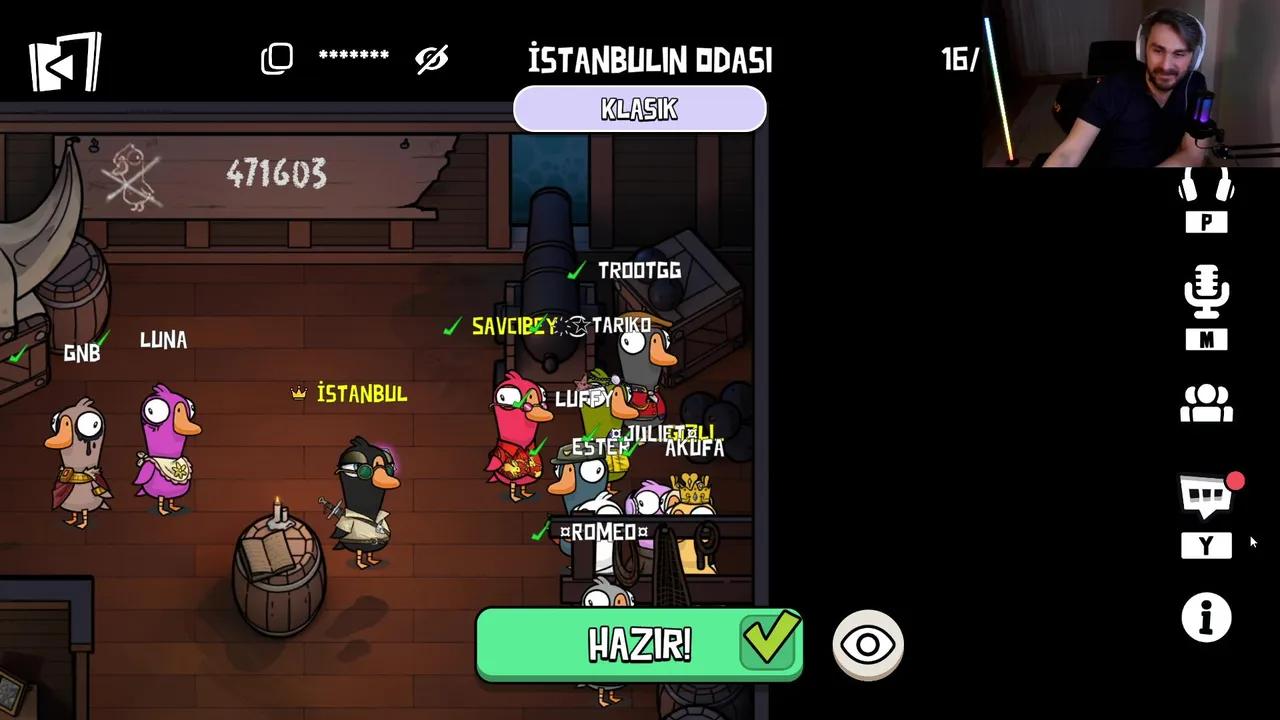The image size is (1280, 720).
Task: Open the player list via the group icon
Action: [x=1206, y=403]
